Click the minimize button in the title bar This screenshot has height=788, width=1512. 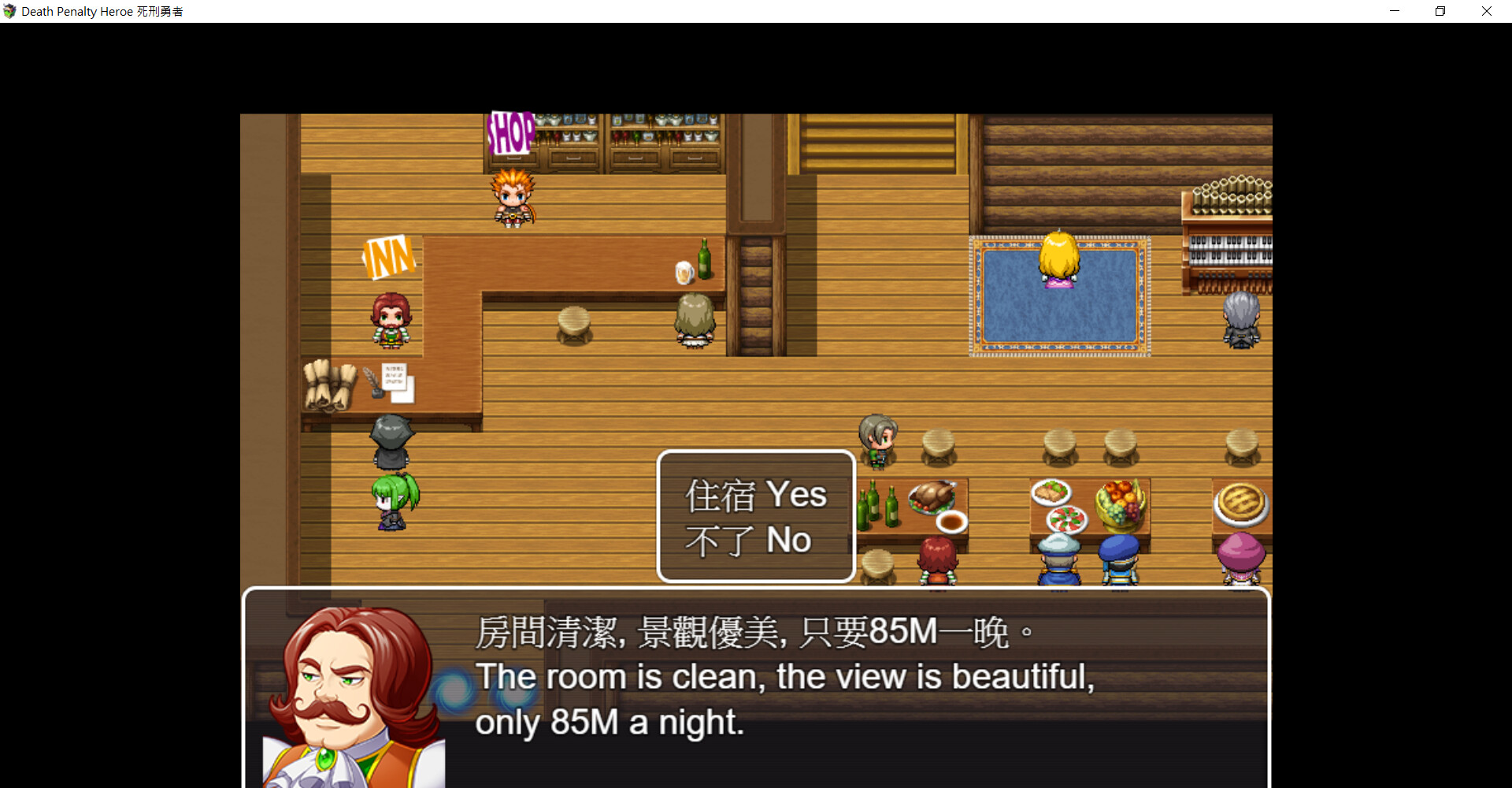coord(1395,11)
